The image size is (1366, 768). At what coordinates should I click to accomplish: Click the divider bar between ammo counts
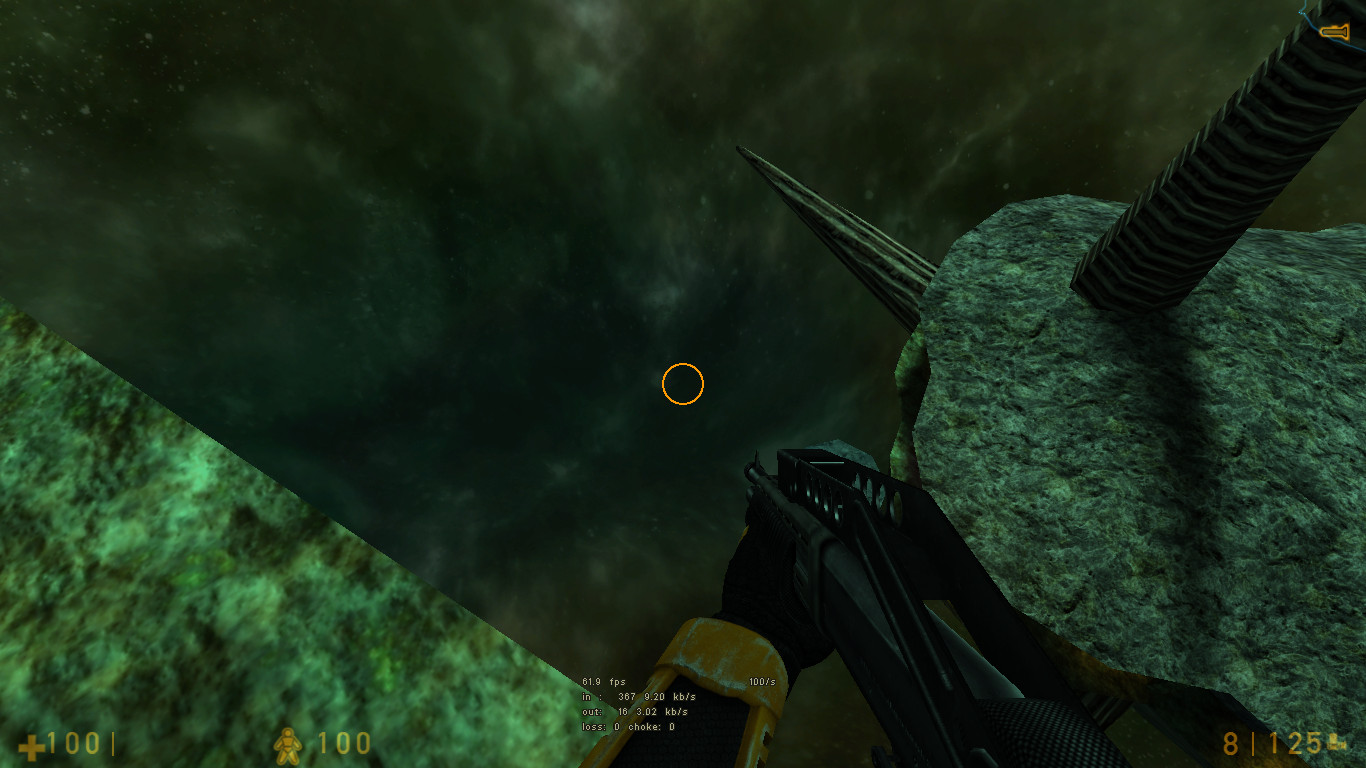point(1254,743)
